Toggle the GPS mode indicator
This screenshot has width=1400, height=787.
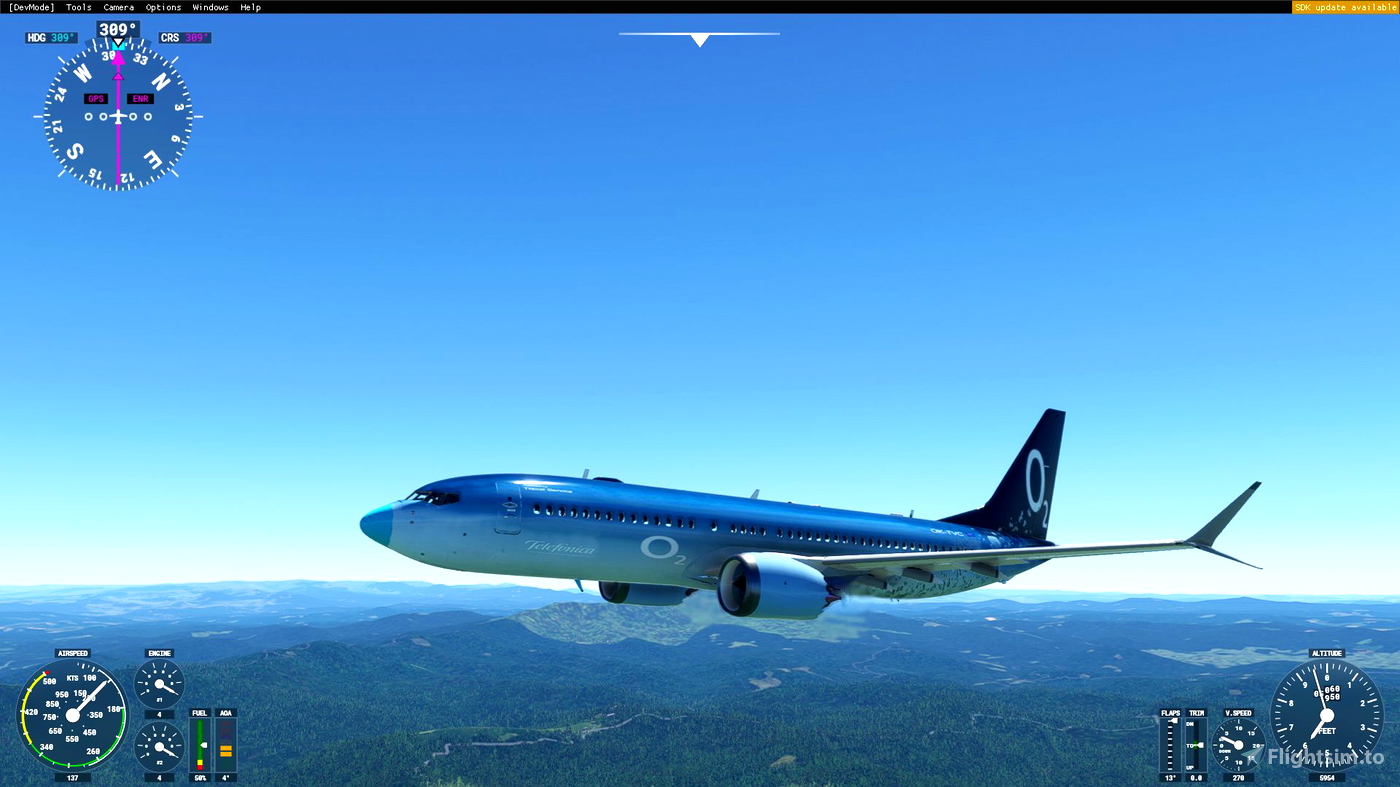(x=95, y=98)
